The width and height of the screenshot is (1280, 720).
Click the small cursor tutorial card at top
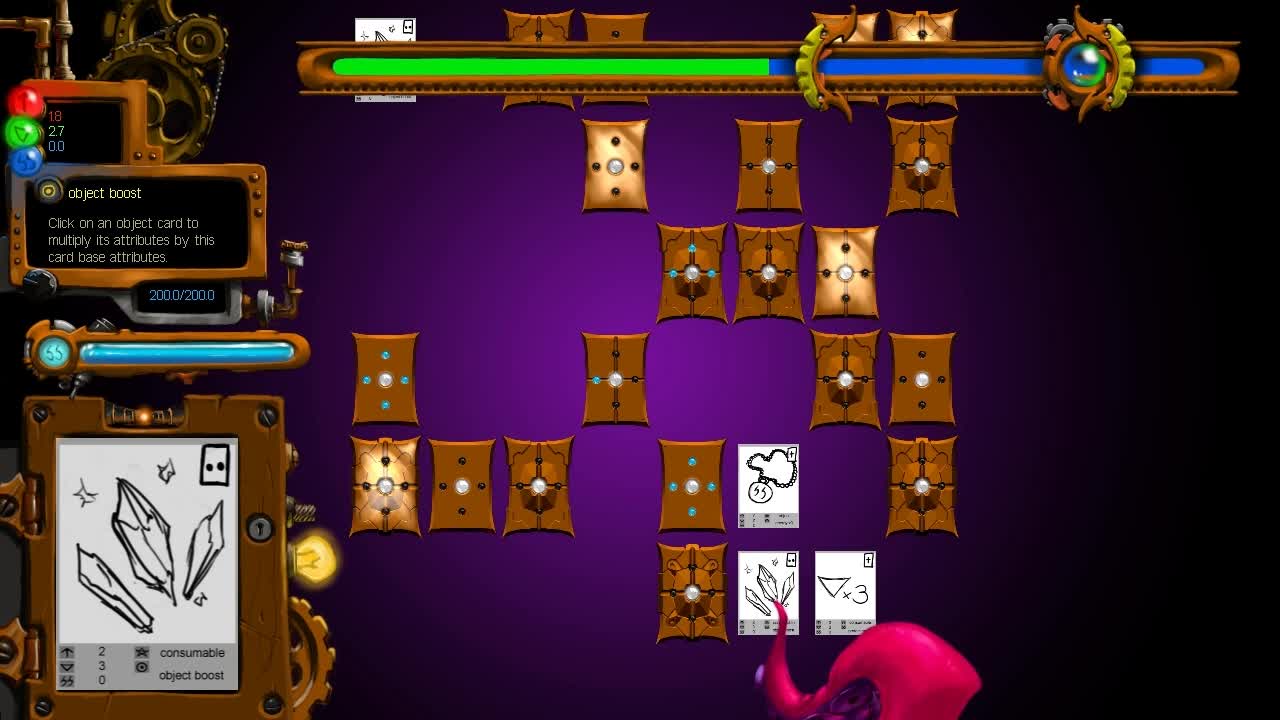pyautogui.click(x=383, y=30)
